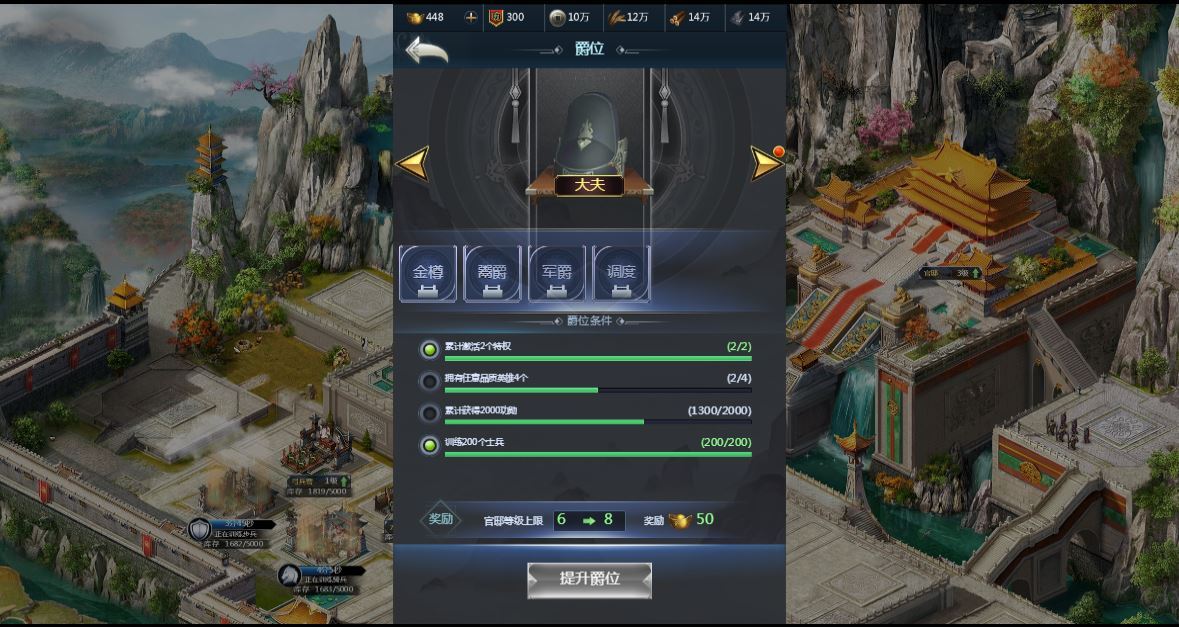Click the 提升爵位 promote rank button
This screenshot has width=1179, height=627.
coord(589,579)
